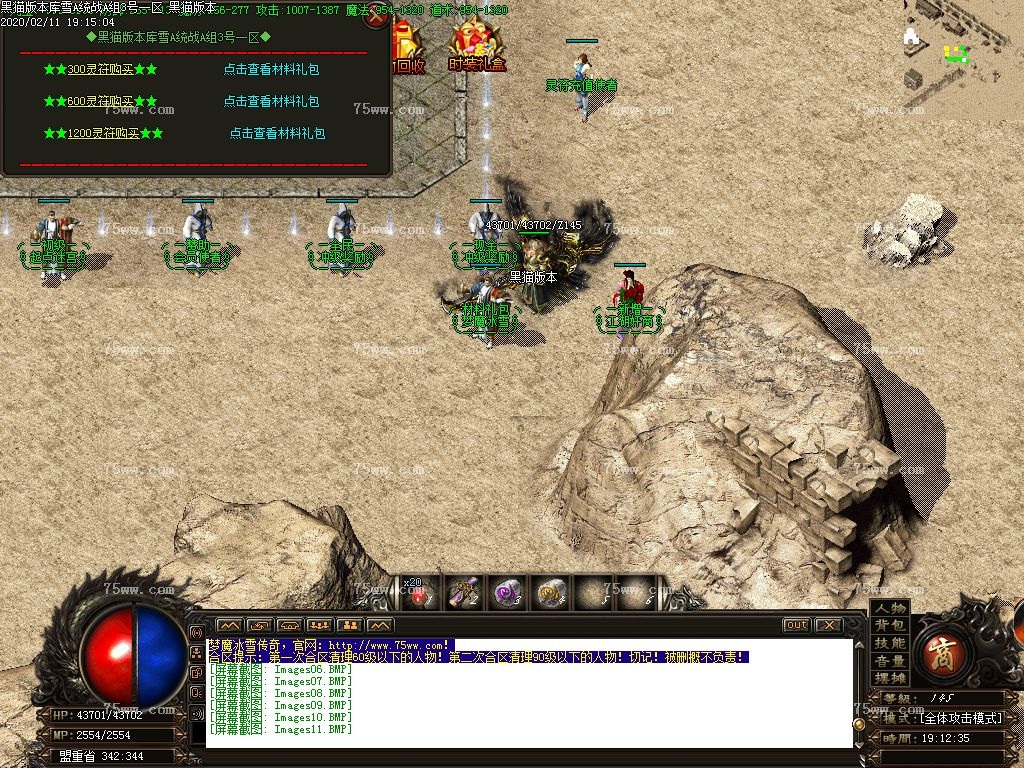Screen dimensions: 1024x768
Task: Open the 人物 character panel
Action: [x=889, y=608]
